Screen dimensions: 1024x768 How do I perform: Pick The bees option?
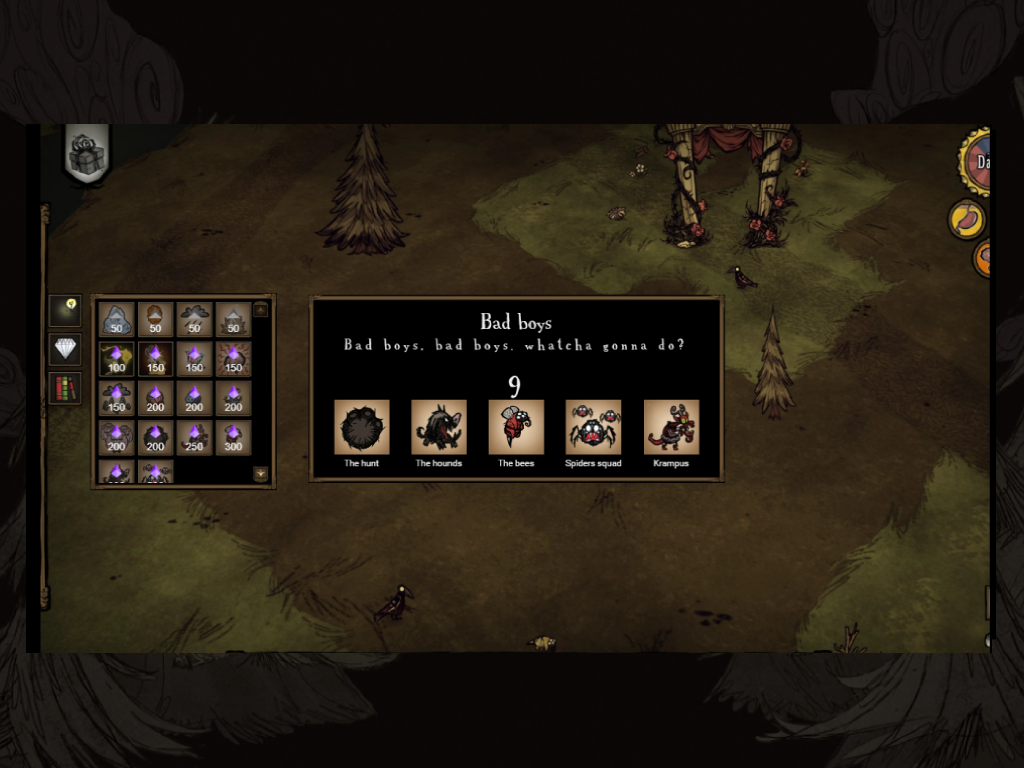click(x=516, y=427)
